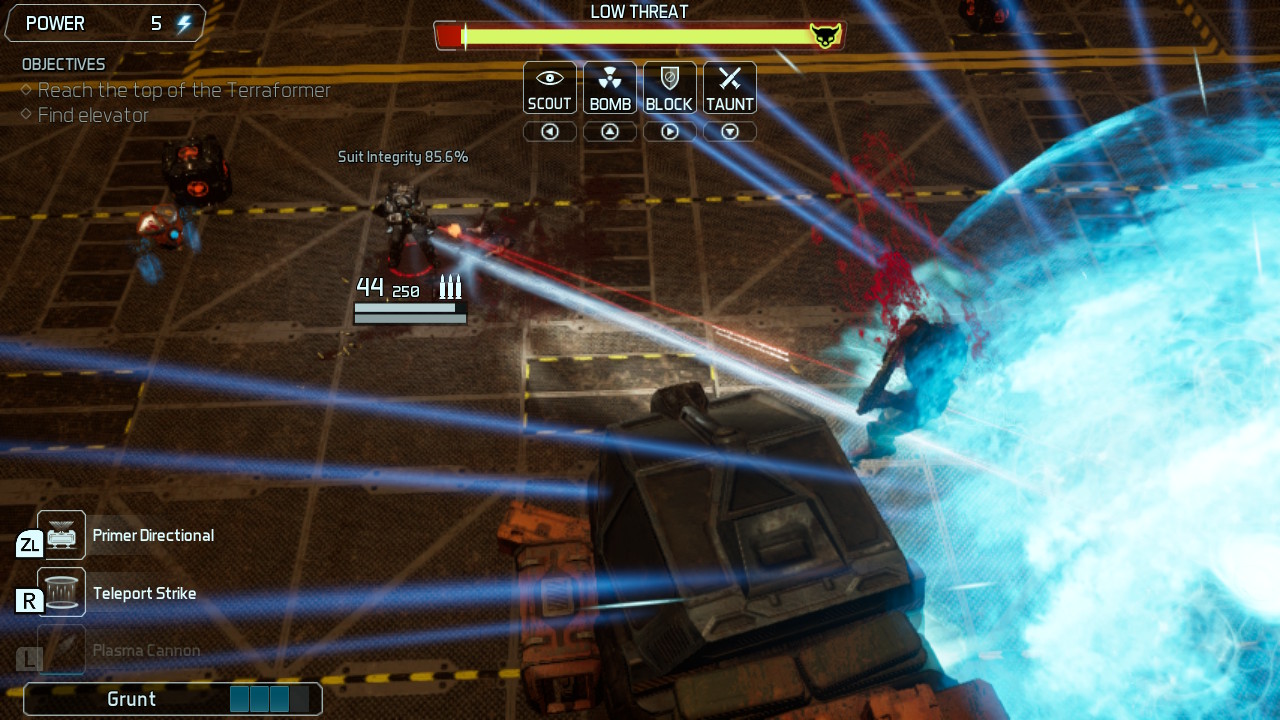Toggle the up arrow under Bomb

tap(609, 130)
